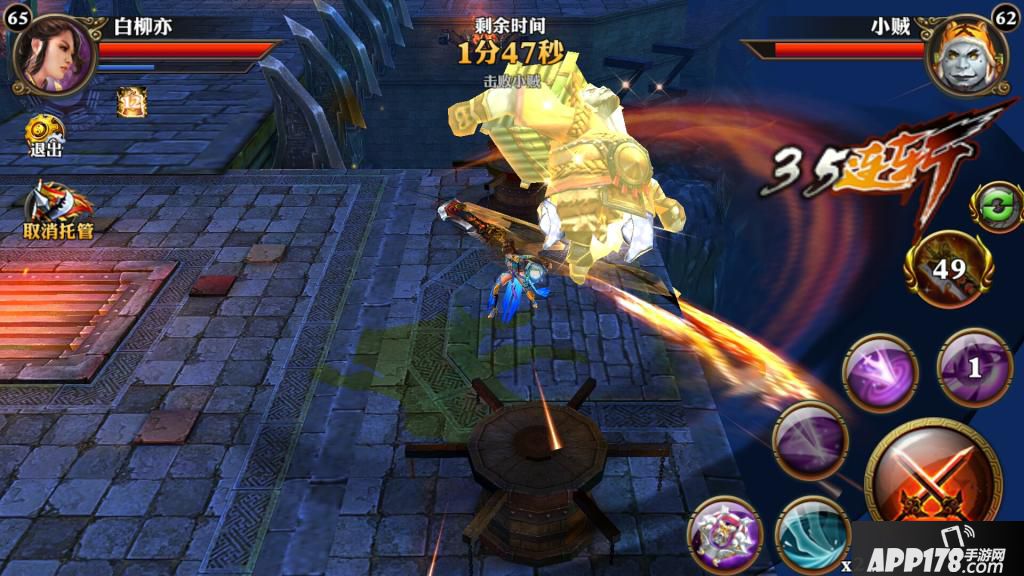
Task: Attack with the crossed swords button
Action: point(925,478)
